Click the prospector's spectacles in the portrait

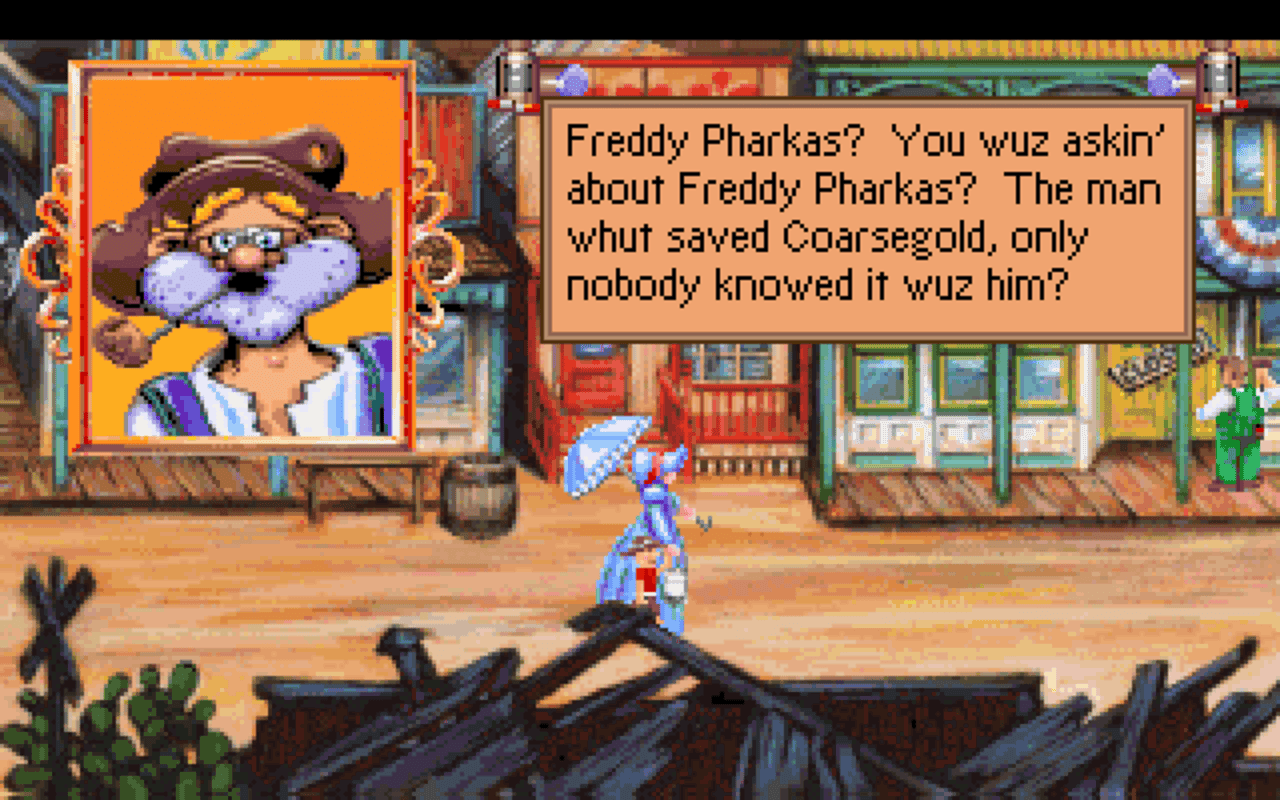pos(243,240)
